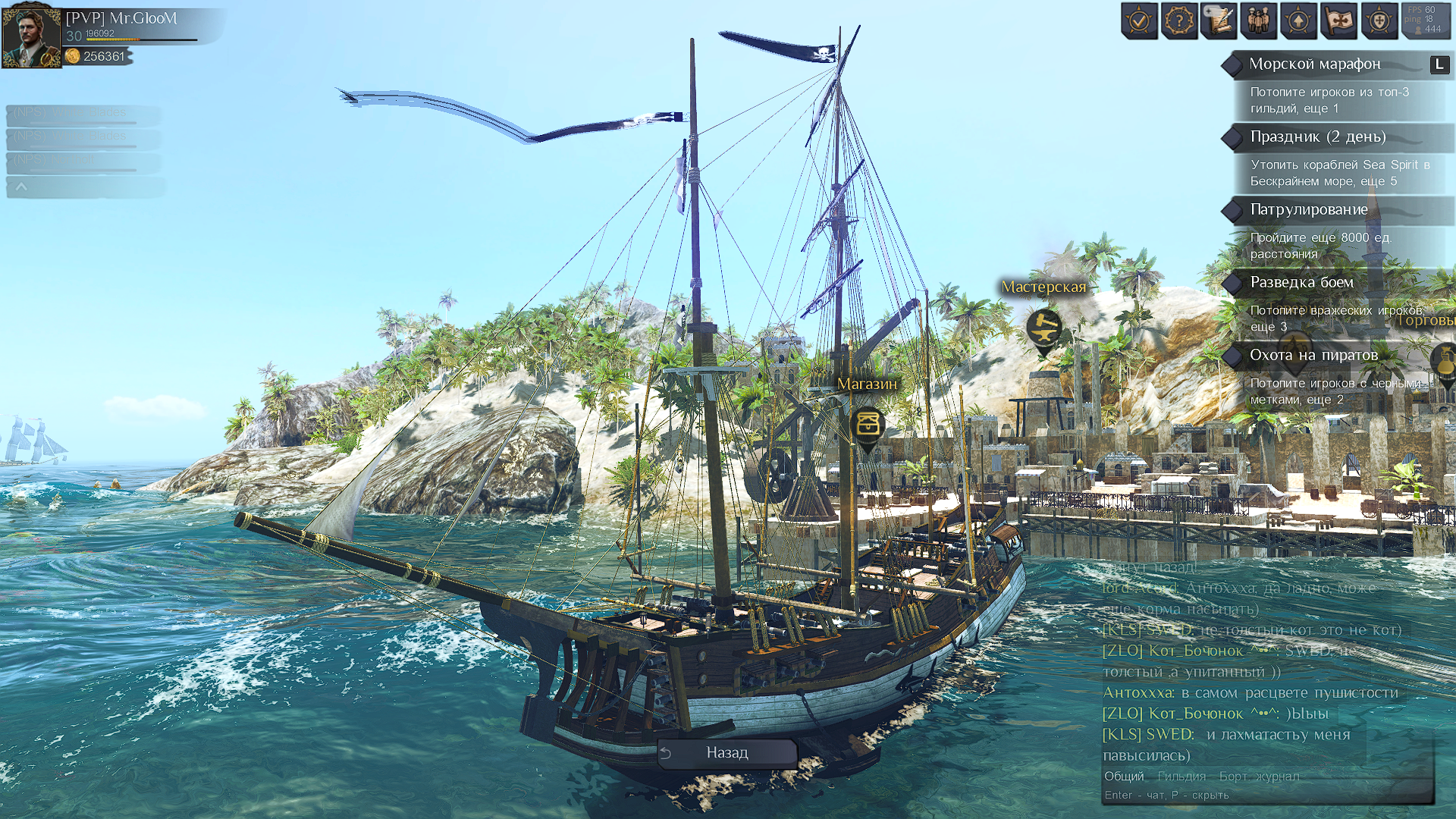1456x819 pixels.
Task: Open the checkmark star icon in top bar
Action: pos(1139,21)
